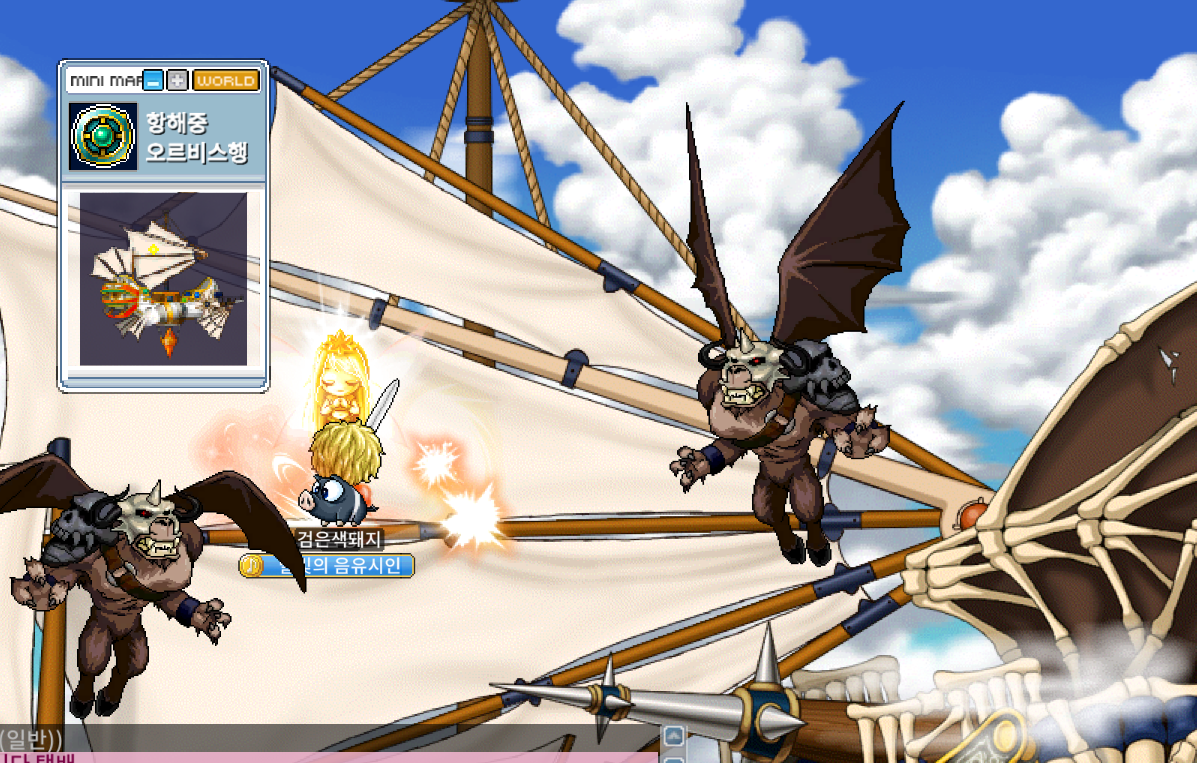This screenshot has height=763, width=1197.
Task: Click the chat log scroll-up arrow
Action: (x=674, y=737)
